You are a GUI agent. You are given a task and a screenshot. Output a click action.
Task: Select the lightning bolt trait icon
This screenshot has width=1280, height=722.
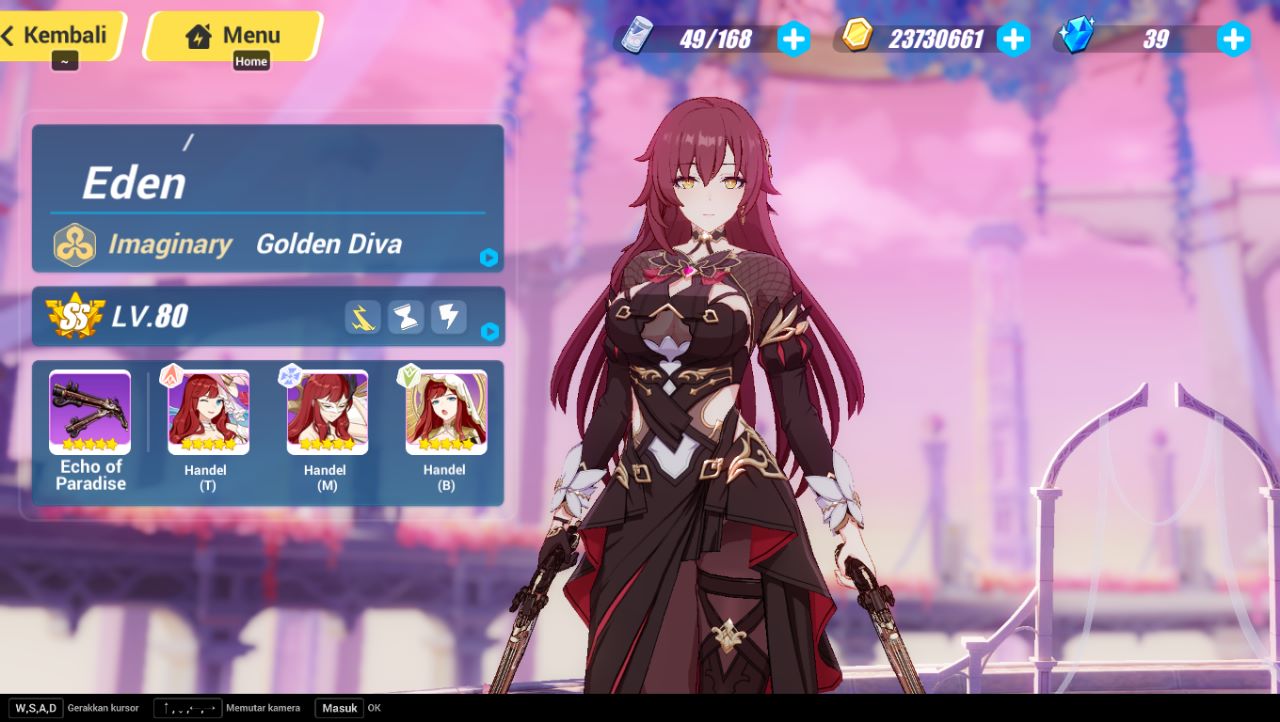pyautogui.click(x=447, y=317)
